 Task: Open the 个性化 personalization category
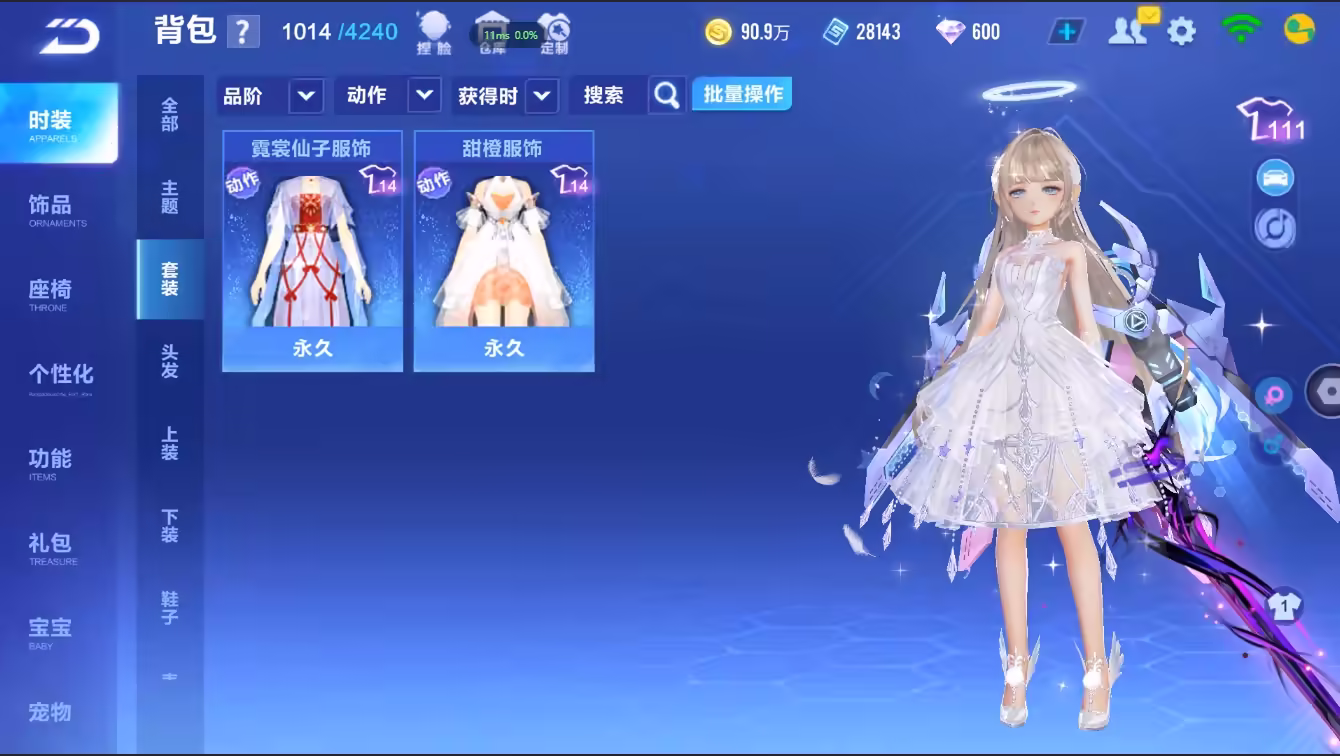(60, 377)
